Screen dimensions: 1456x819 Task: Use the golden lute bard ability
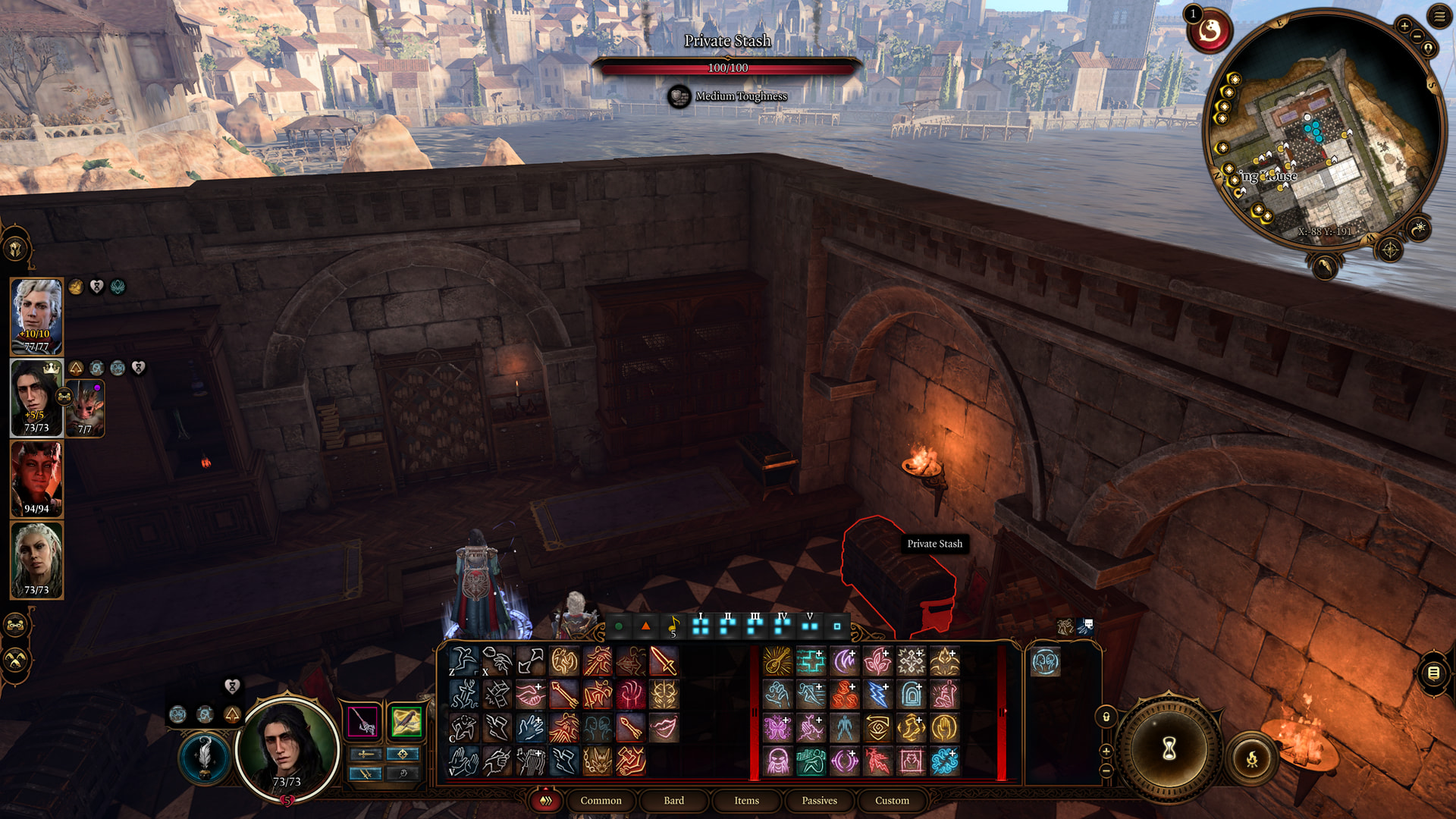tap(777, 661)
